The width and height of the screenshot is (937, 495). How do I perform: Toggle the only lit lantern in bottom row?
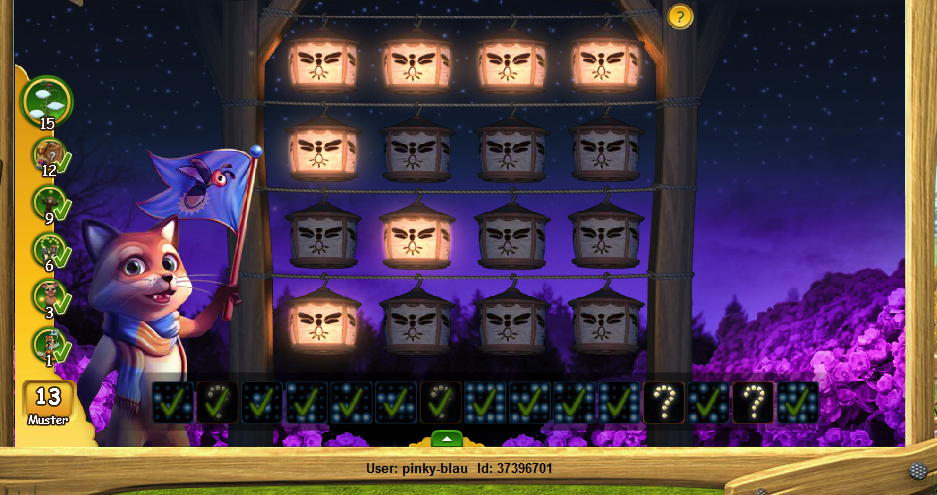pyautogui.click(x=321, y=320)
